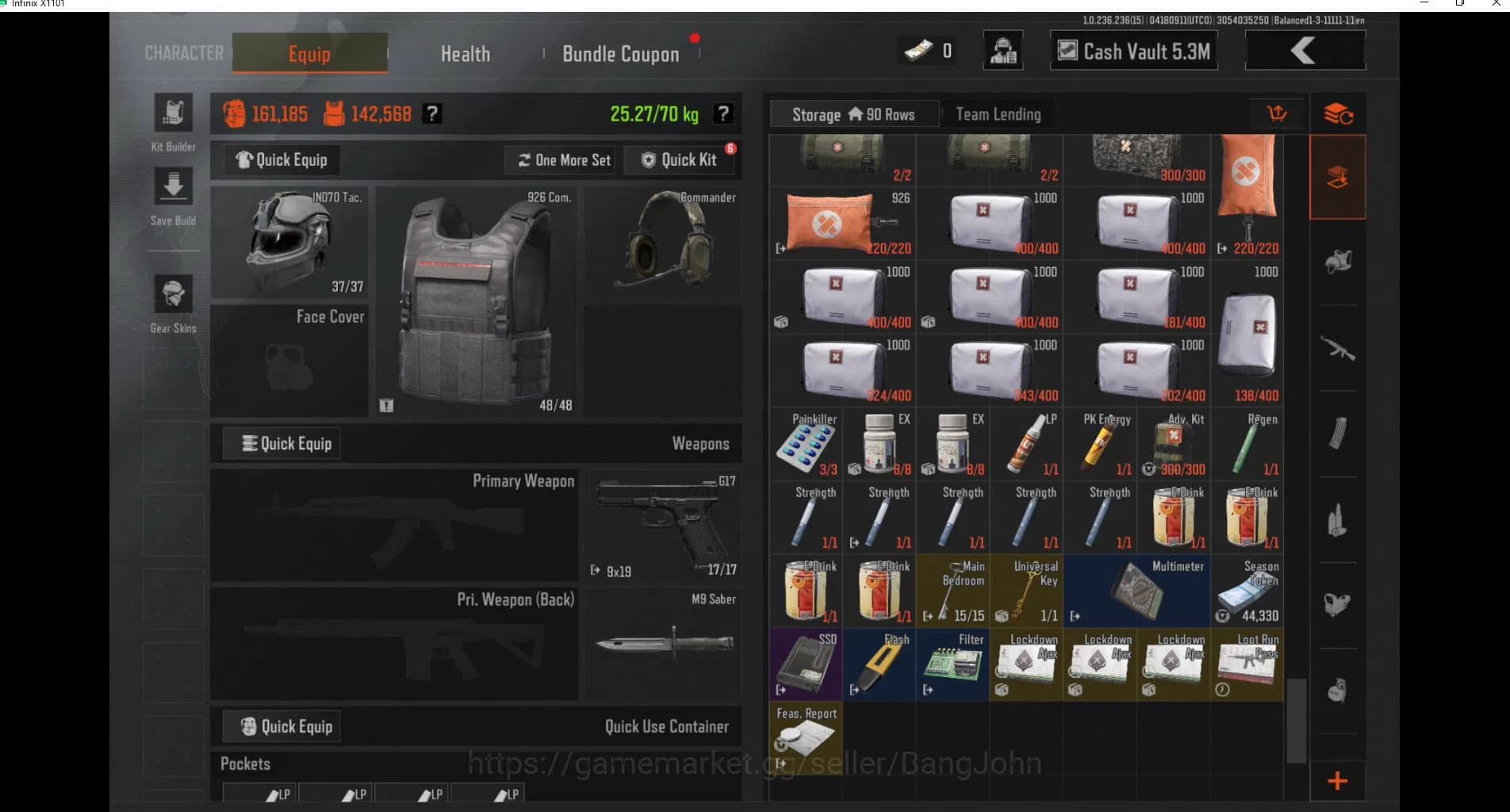Click the sort and refresh storage icon
The height and width of the screenshot is (812, 1510).
tap(1337, 113)
